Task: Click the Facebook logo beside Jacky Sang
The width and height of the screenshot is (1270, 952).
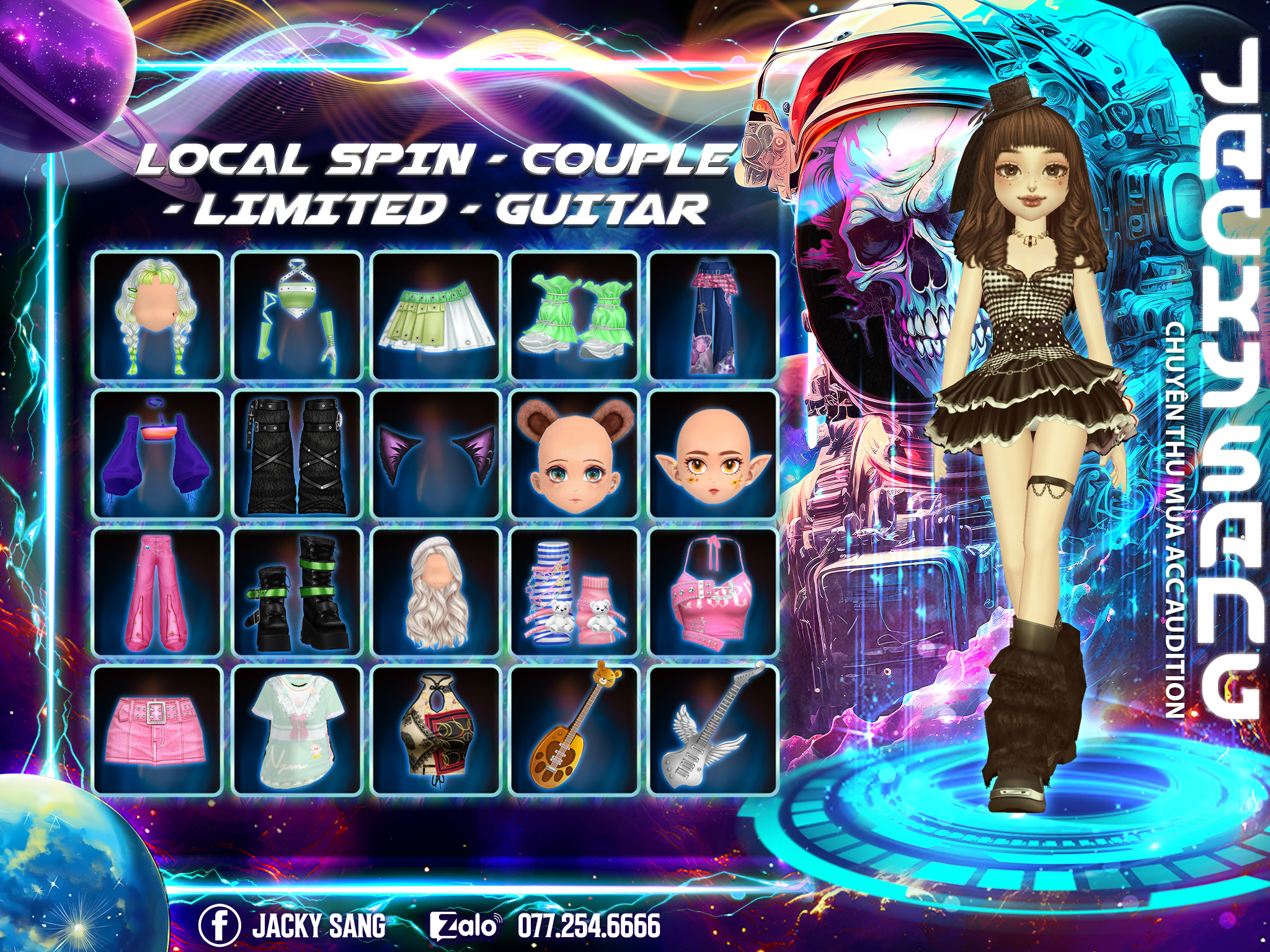Action: 219,925
